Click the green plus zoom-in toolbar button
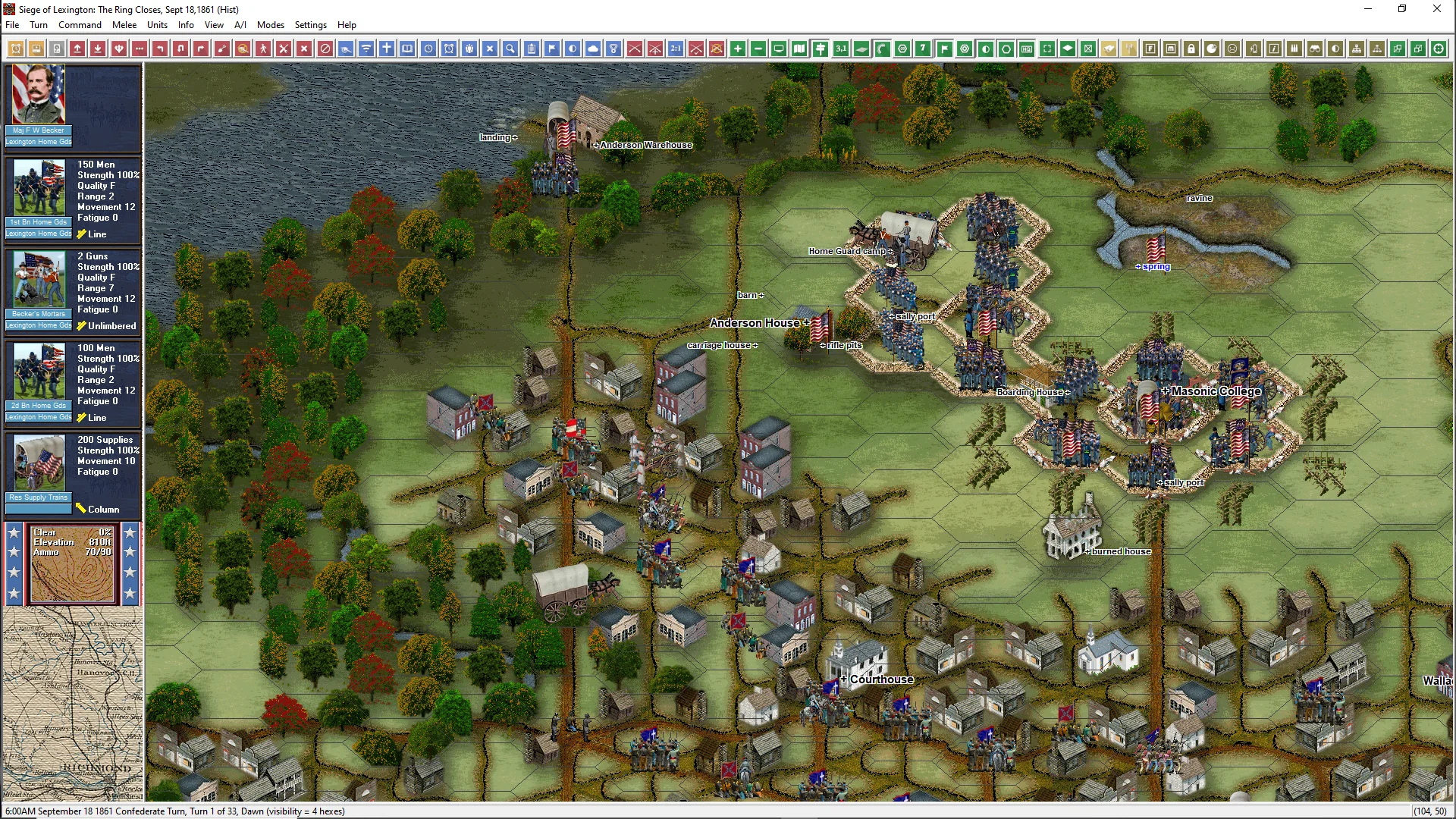Screen dimensions: 1456x819 (x=738, y=49)
